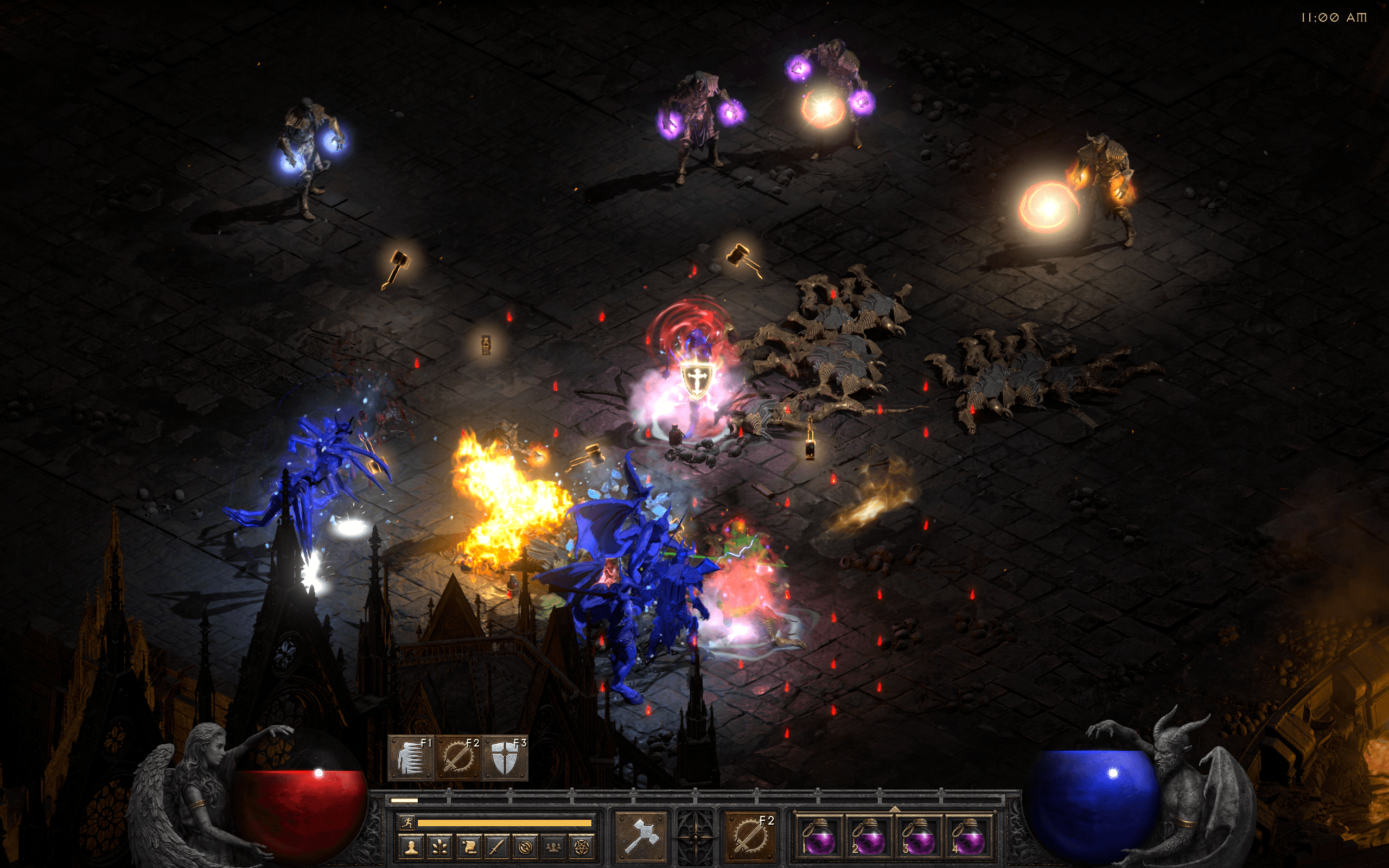Expand the potion belt with the arrow
Viewport: 1389px width, 868px height.
[893, 808]
